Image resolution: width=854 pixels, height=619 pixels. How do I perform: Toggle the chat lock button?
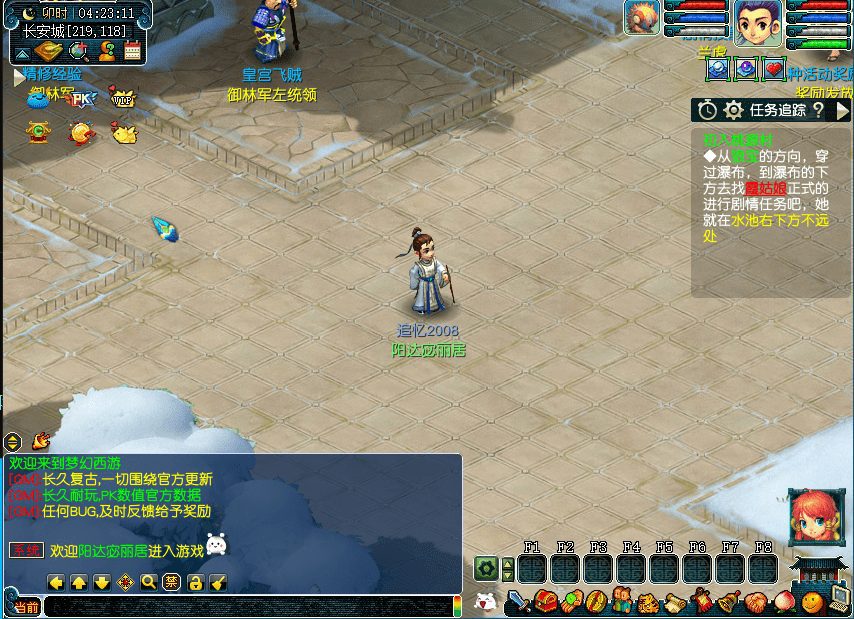click(x=196, y=582)
